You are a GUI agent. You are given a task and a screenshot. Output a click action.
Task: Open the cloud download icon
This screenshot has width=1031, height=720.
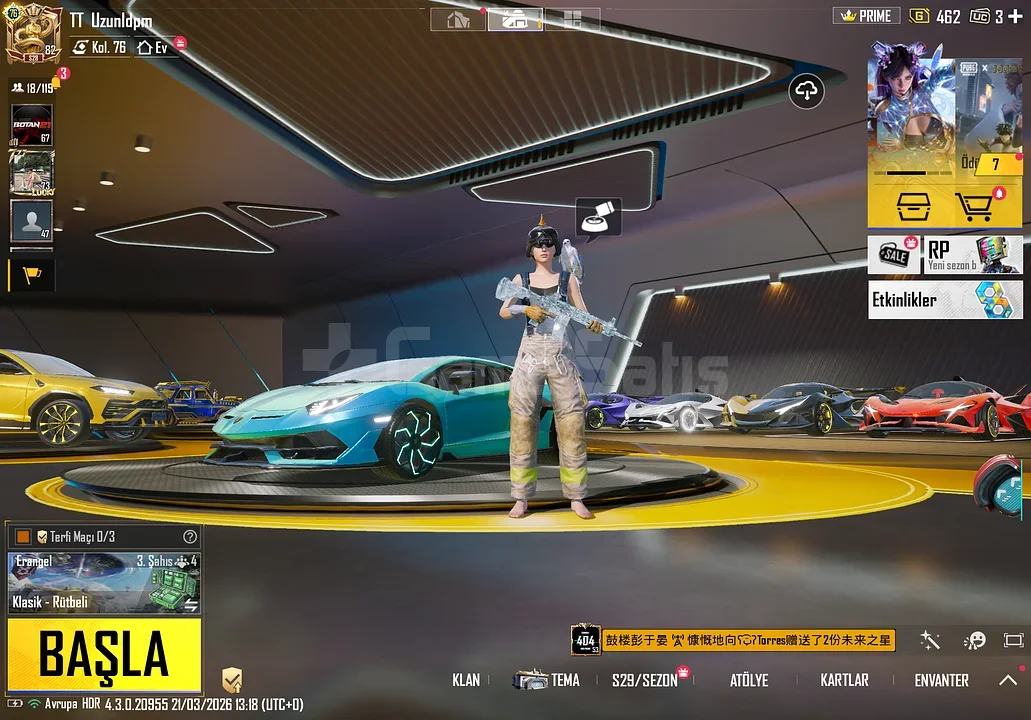pyautogui.click(x=806, y=91)
